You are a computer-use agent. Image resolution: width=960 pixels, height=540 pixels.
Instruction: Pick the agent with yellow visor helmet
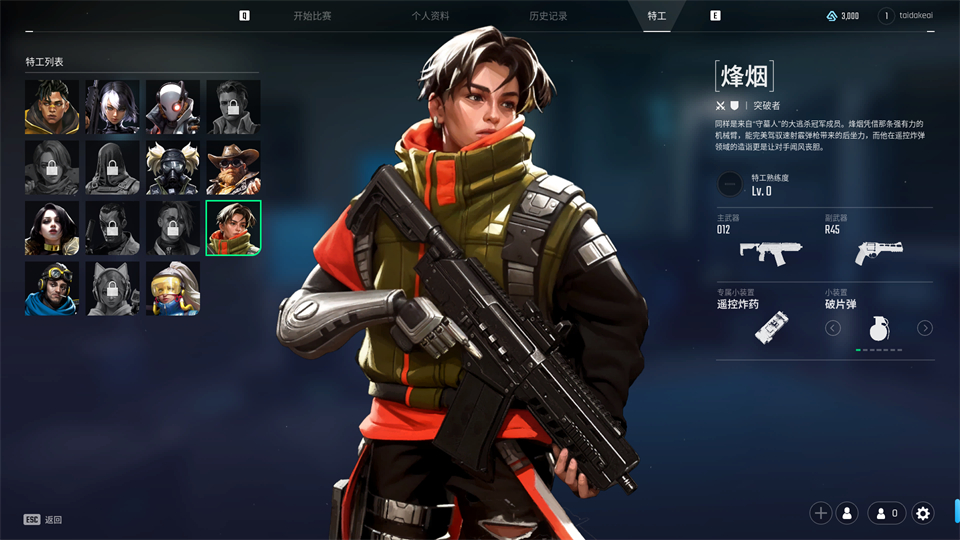(172, 289)
